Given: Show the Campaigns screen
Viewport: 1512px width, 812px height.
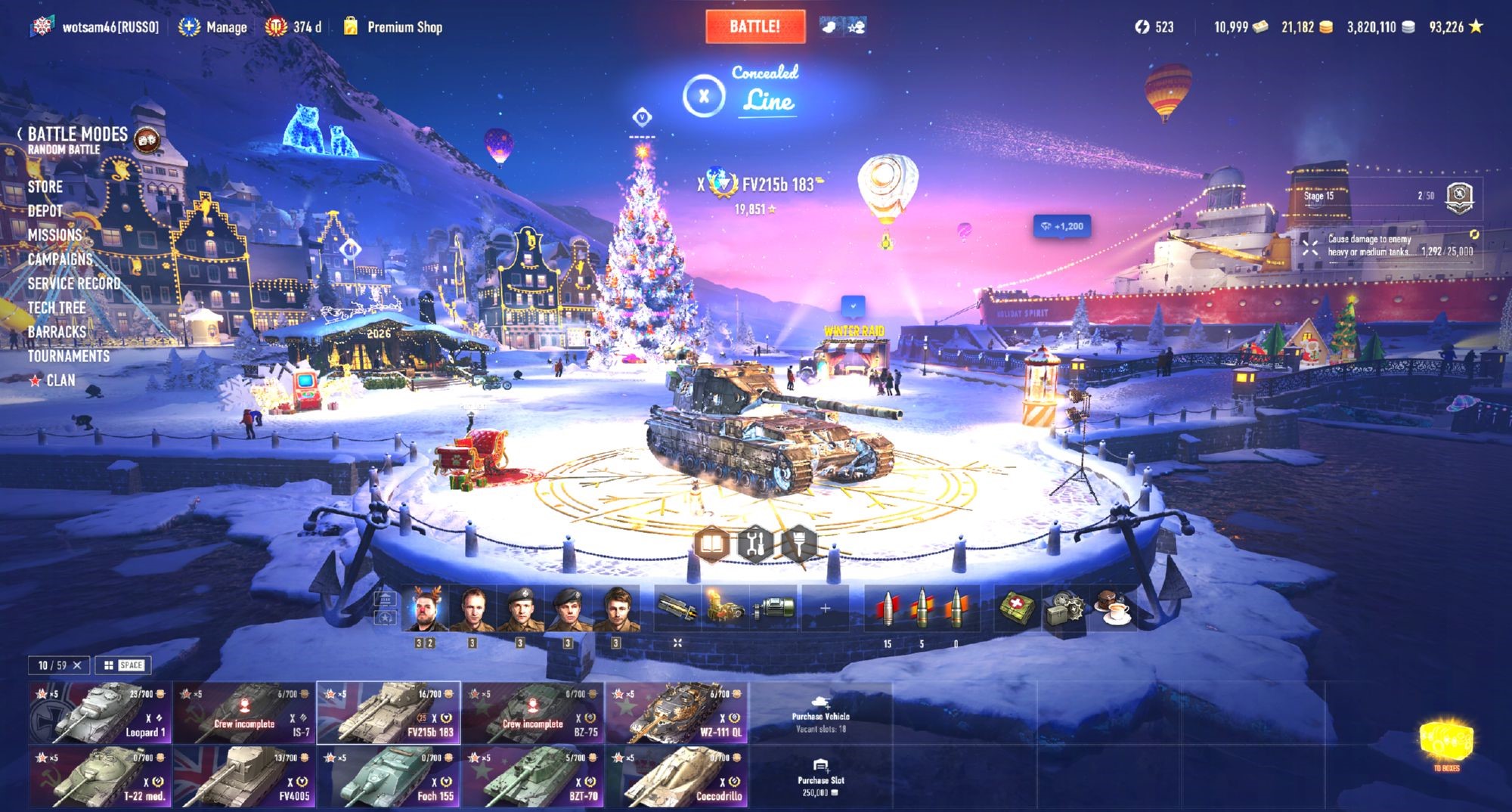Looking at the screenshot, I should point(60,259).
